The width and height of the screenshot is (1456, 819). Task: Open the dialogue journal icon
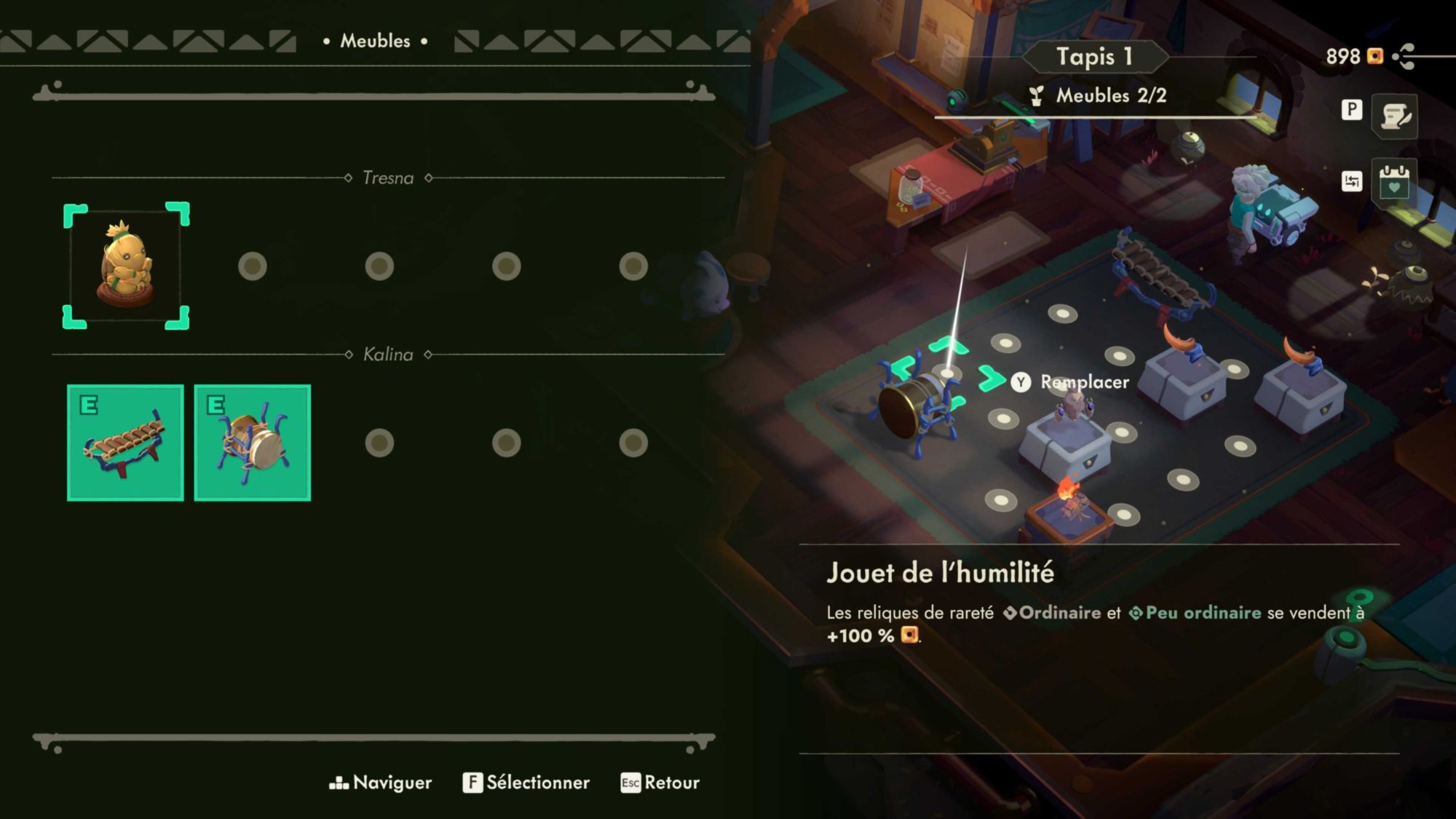click(x=1394, y=116)
